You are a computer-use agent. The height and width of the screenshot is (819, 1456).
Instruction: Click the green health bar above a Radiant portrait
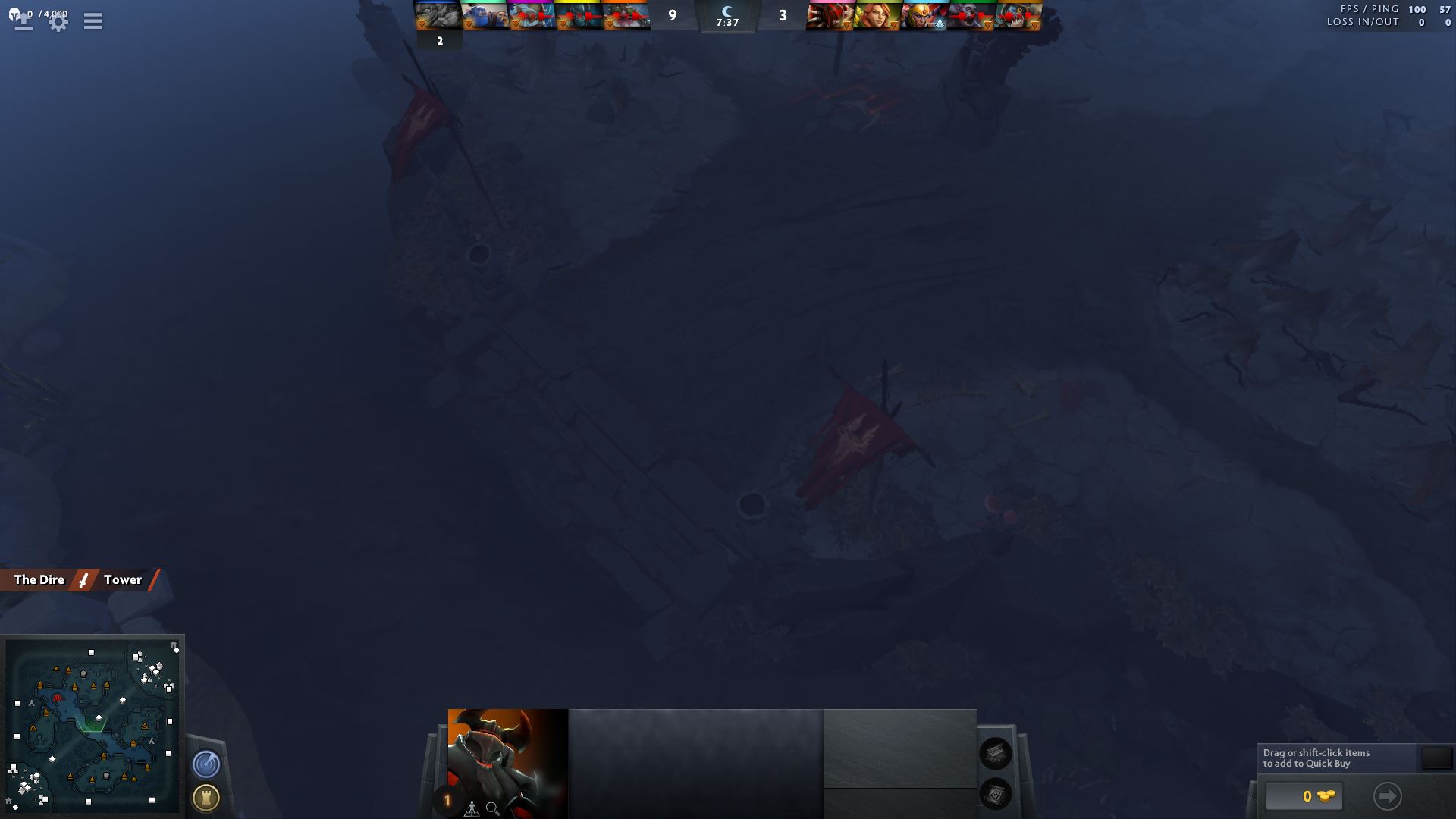pyautogui.click(x=485, y=2)
